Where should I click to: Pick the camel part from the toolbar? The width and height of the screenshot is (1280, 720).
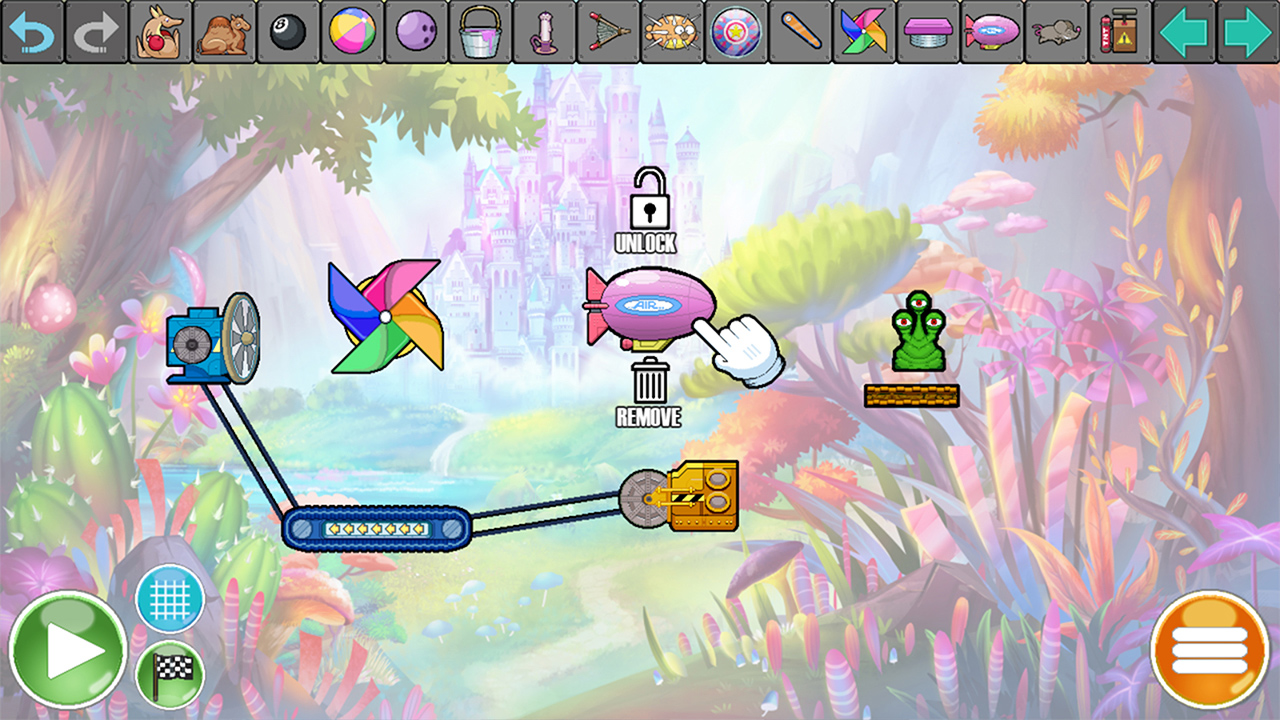225,33
